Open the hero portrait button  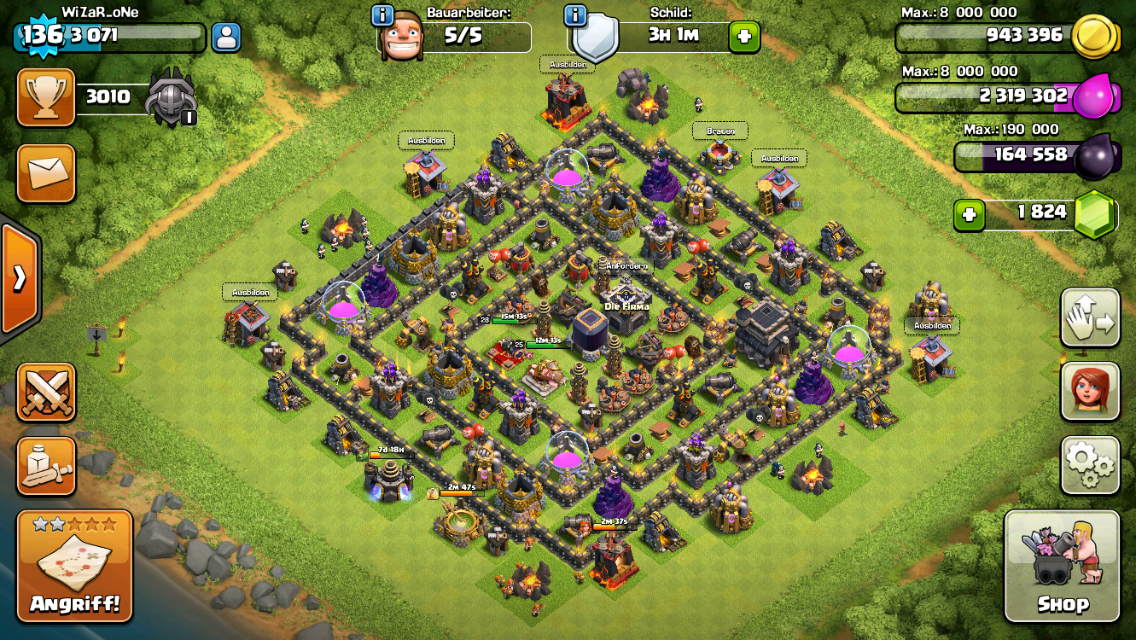point(1090,391)
